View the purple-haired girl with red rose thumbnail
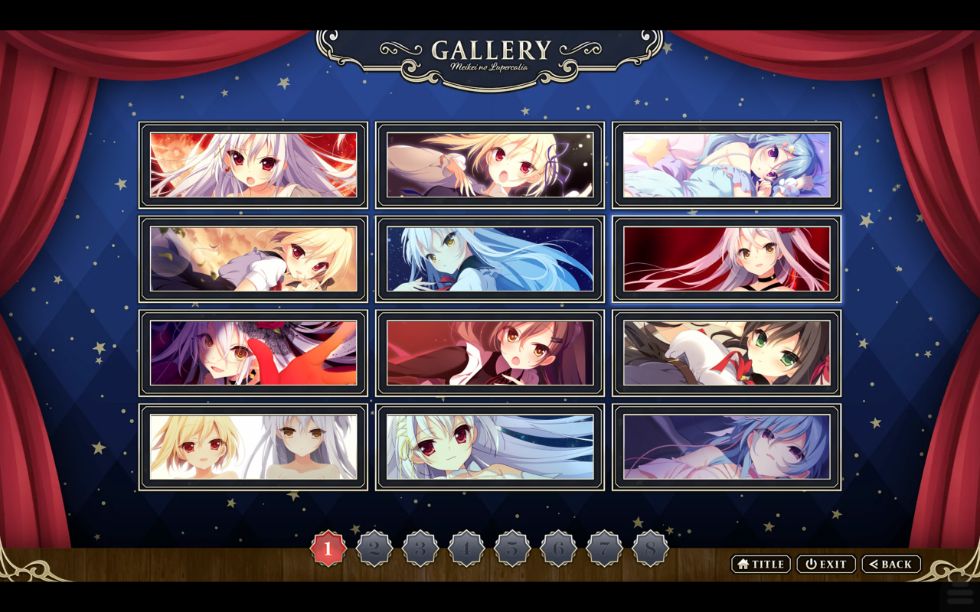 click(x=253, y=353)
